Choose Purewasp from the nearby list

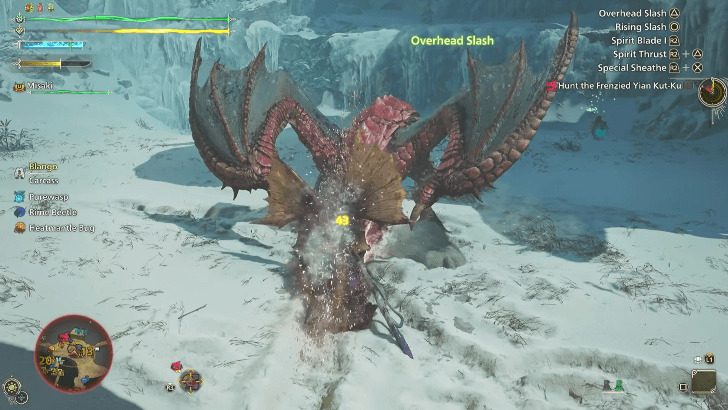point(48,198)
